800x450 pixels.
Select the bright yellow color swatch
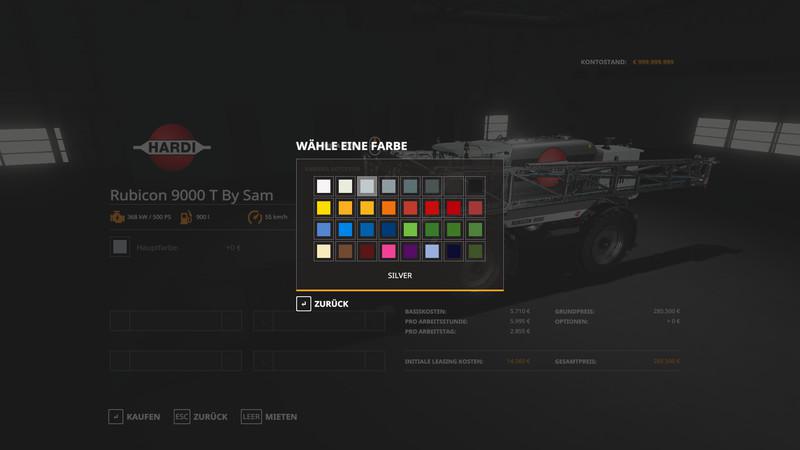coord(323,208)
